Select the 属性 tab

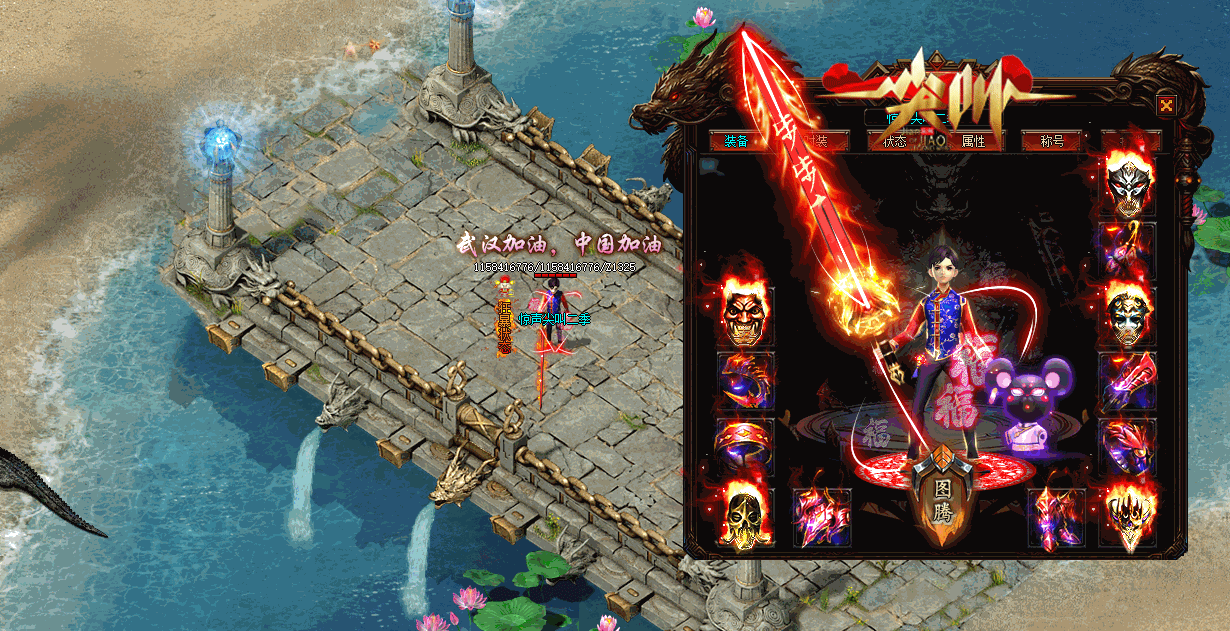pyautogui.click(x=973, y=141)
